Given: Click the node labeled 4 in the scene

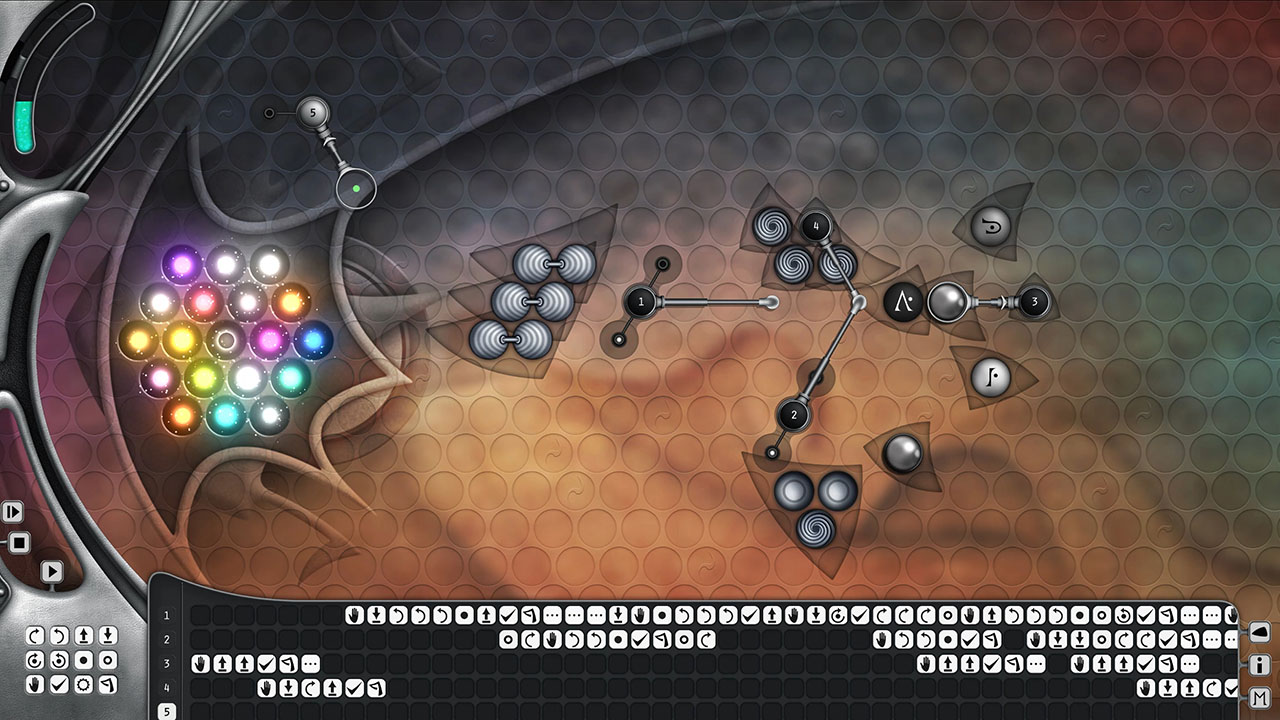Looking at the screenshot, I should pos(817,226).
